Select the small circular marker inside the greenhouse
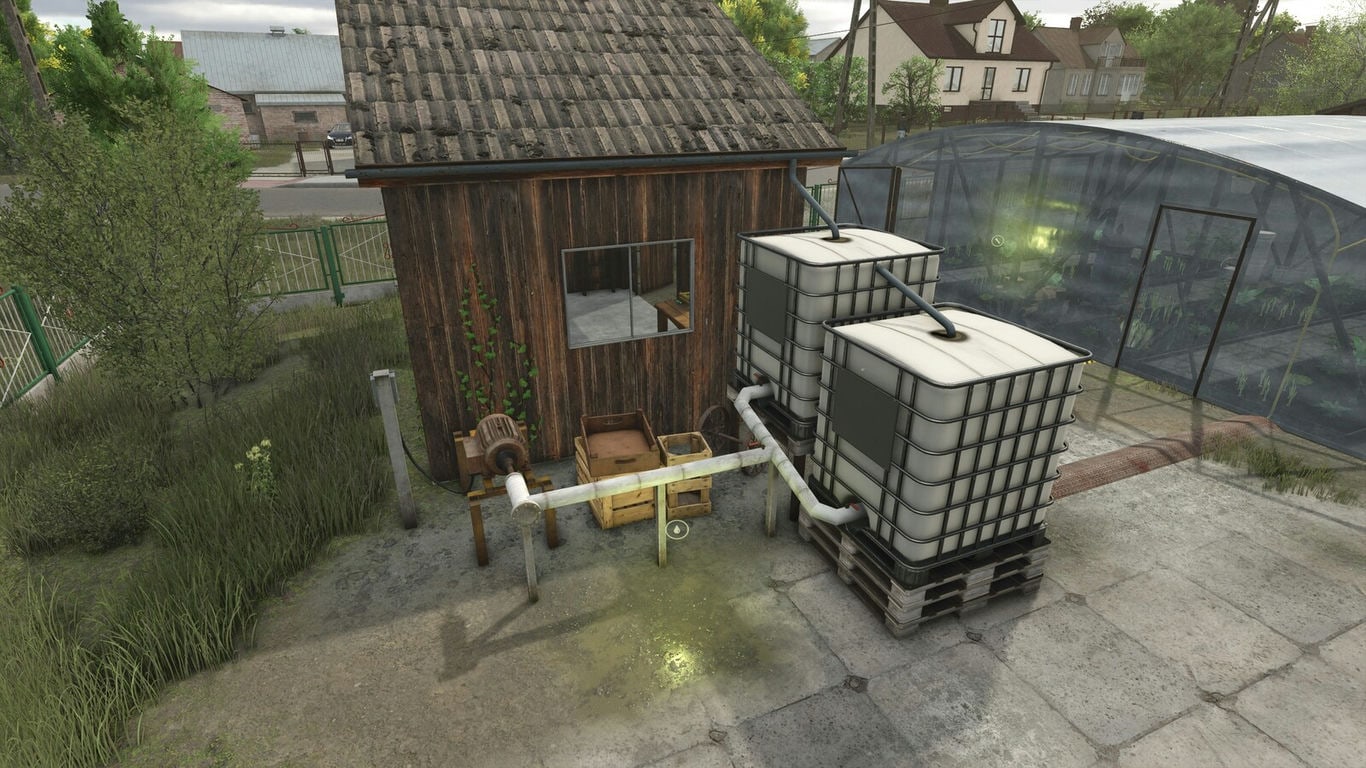The image size is (1366, 768). 997,241
